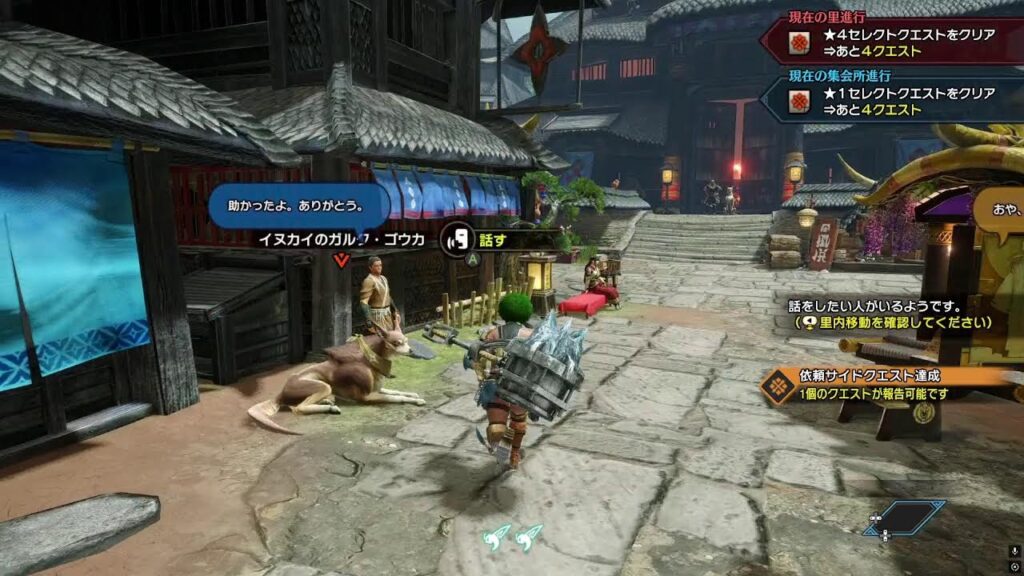Select the 里内移動 village travel hint
The width and height of the screenshot is (1024, 576).
(x=894, y=323)
